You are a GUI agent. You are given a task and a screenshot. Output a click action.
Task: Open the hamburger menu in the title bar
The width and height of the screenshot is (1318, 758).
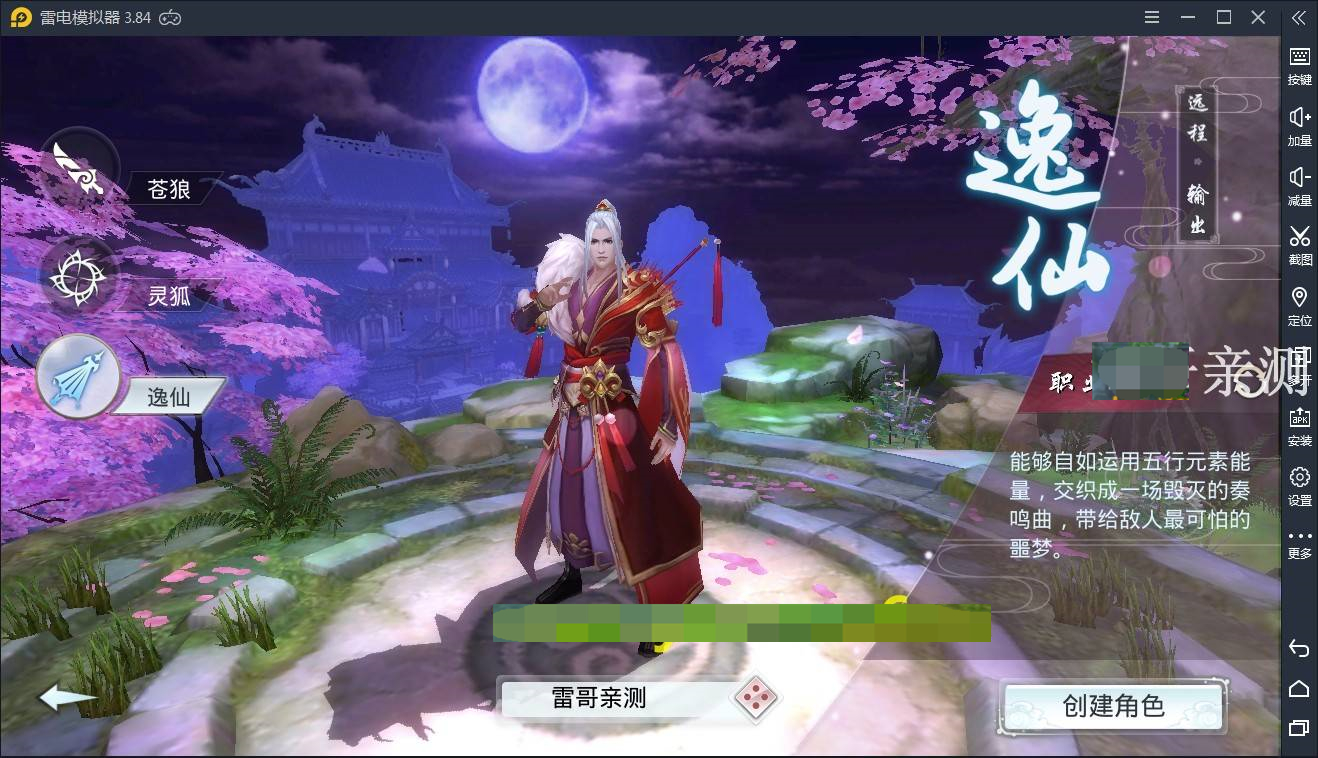[x=1151, y=17]
